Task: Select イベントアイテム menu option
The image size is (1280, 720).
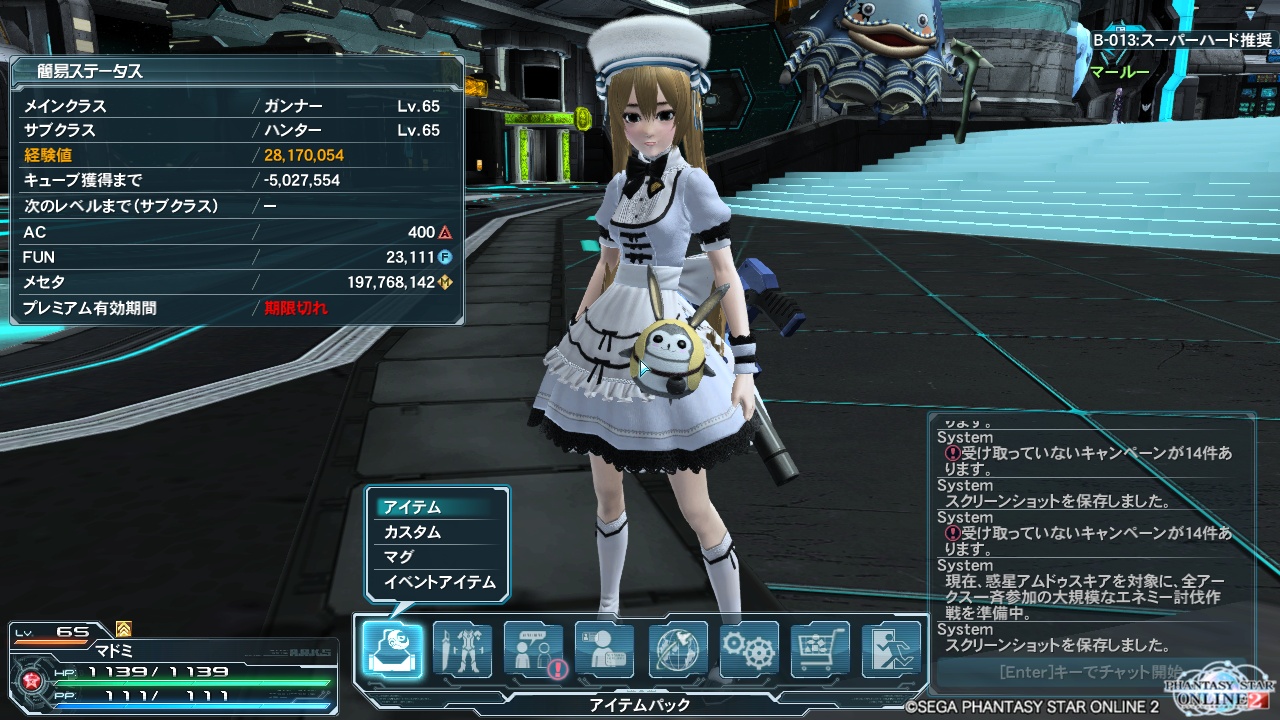Action: tap(438, 582)
